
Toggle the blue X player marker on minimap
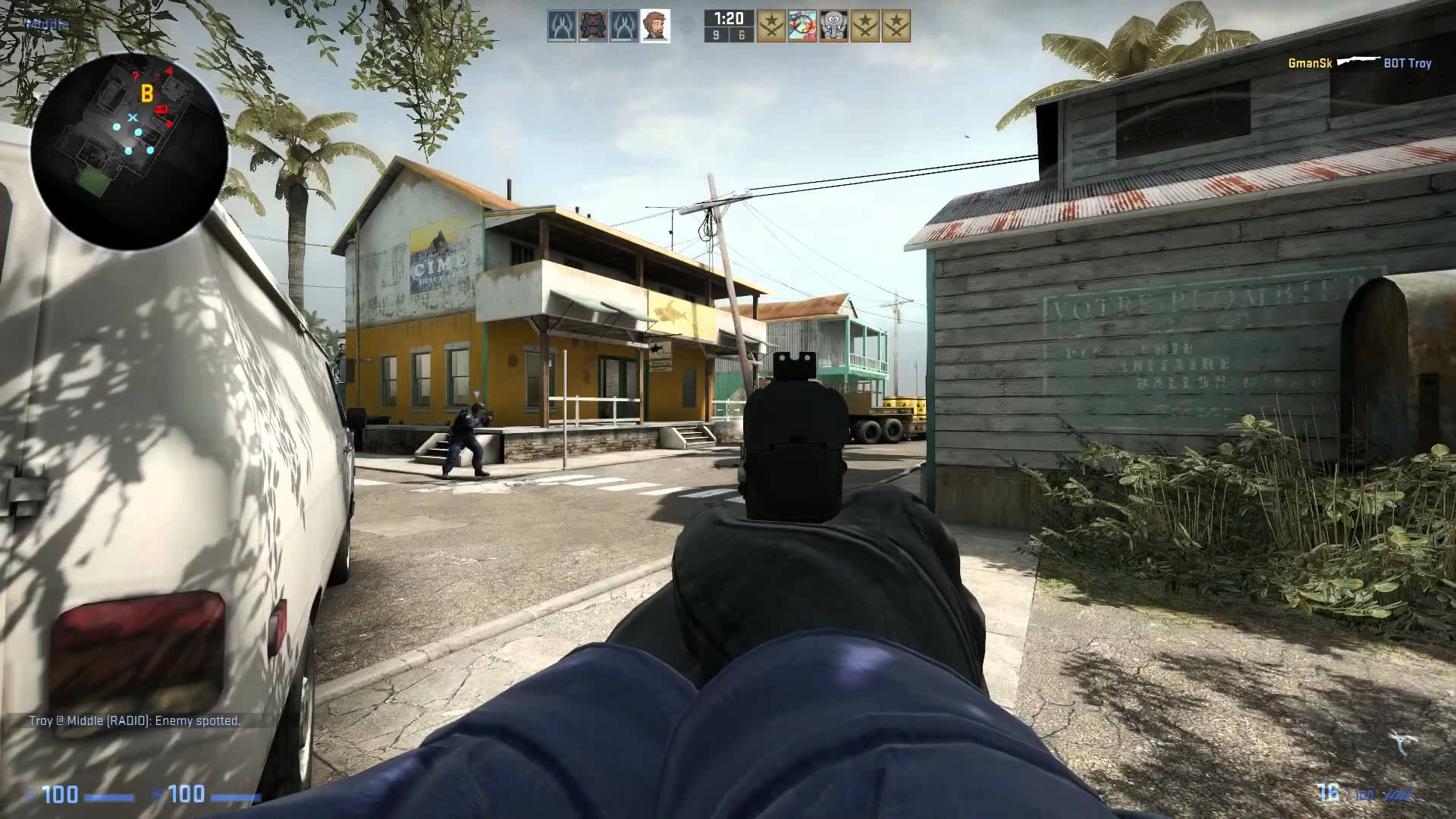coord(133,118)
